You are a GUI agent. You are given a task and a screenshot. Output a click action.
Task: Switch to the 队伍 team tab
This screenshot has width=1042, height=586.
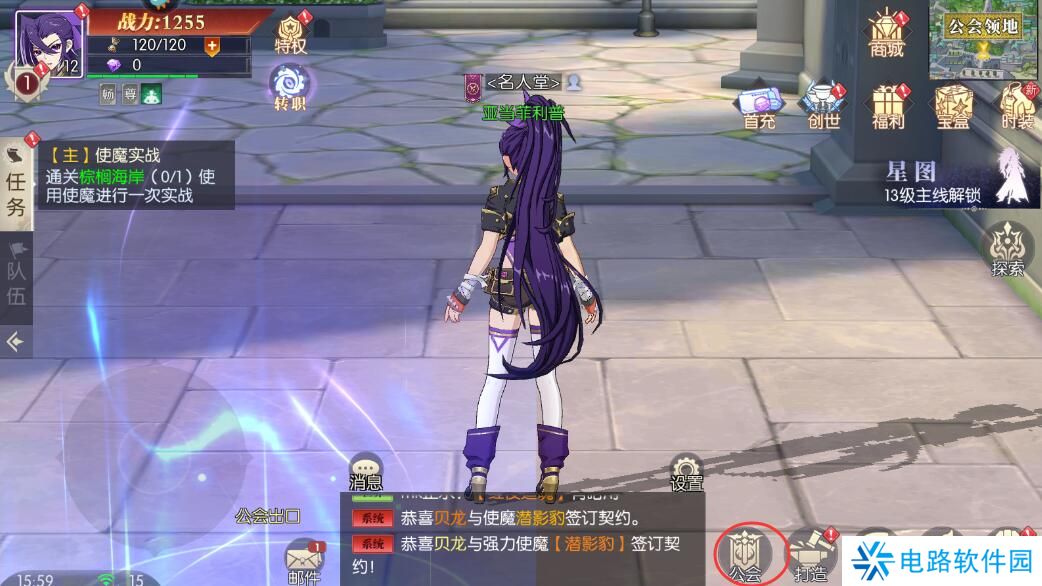coord(17,273)
